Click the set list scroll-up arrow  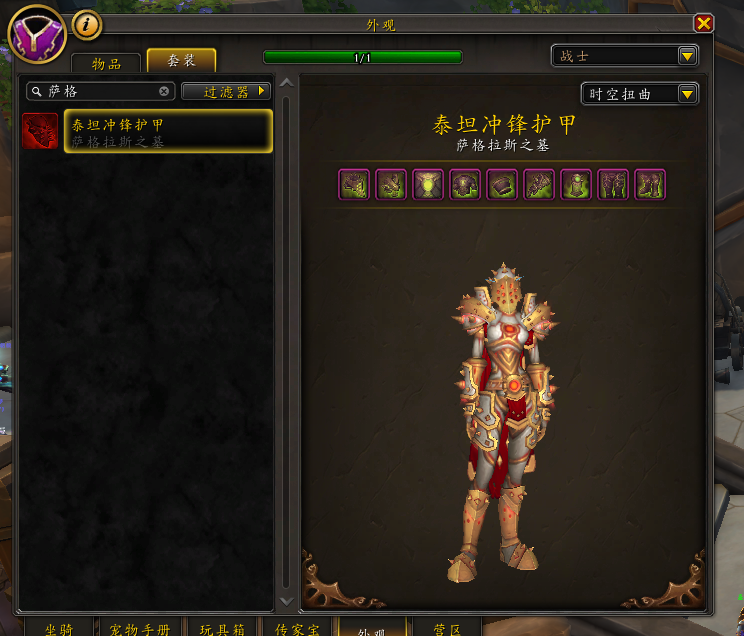[x=287, y=83]
